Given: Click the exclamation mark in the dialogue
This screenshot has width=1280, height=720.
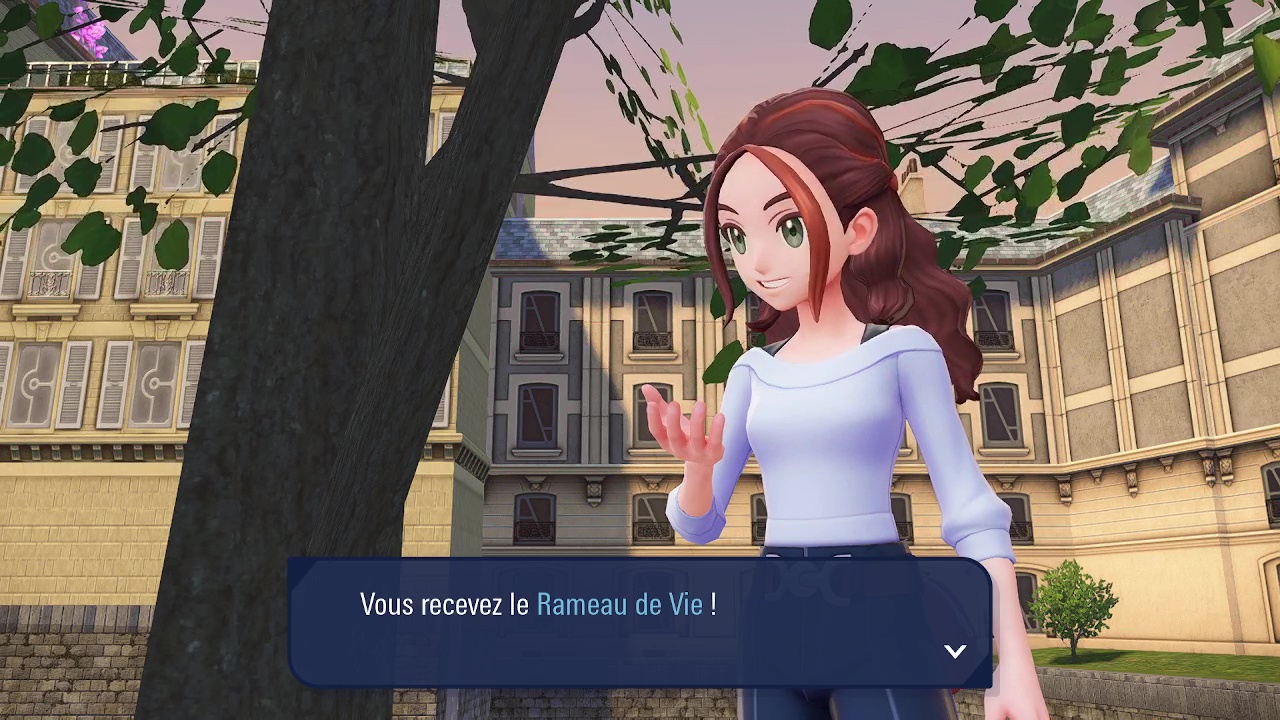Looking at the screenshot, I should [x=711, y=604].
